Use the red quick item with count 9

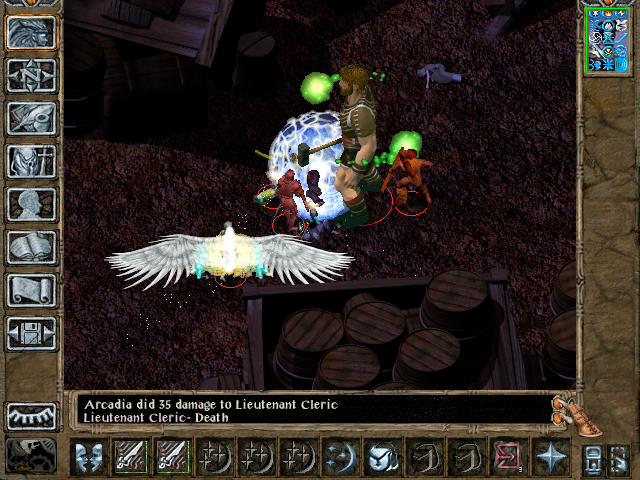[x=507, y=457]
